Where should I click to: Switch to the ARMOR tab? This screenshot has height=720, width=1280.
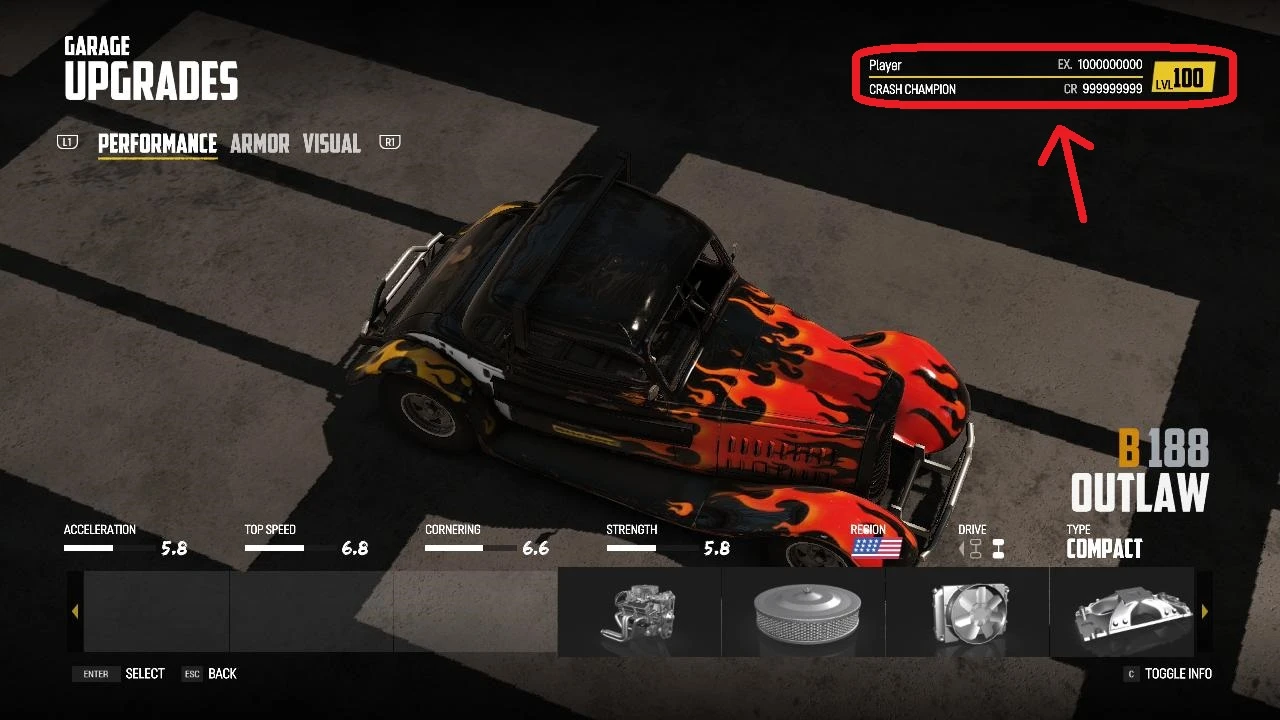(260, 144)
